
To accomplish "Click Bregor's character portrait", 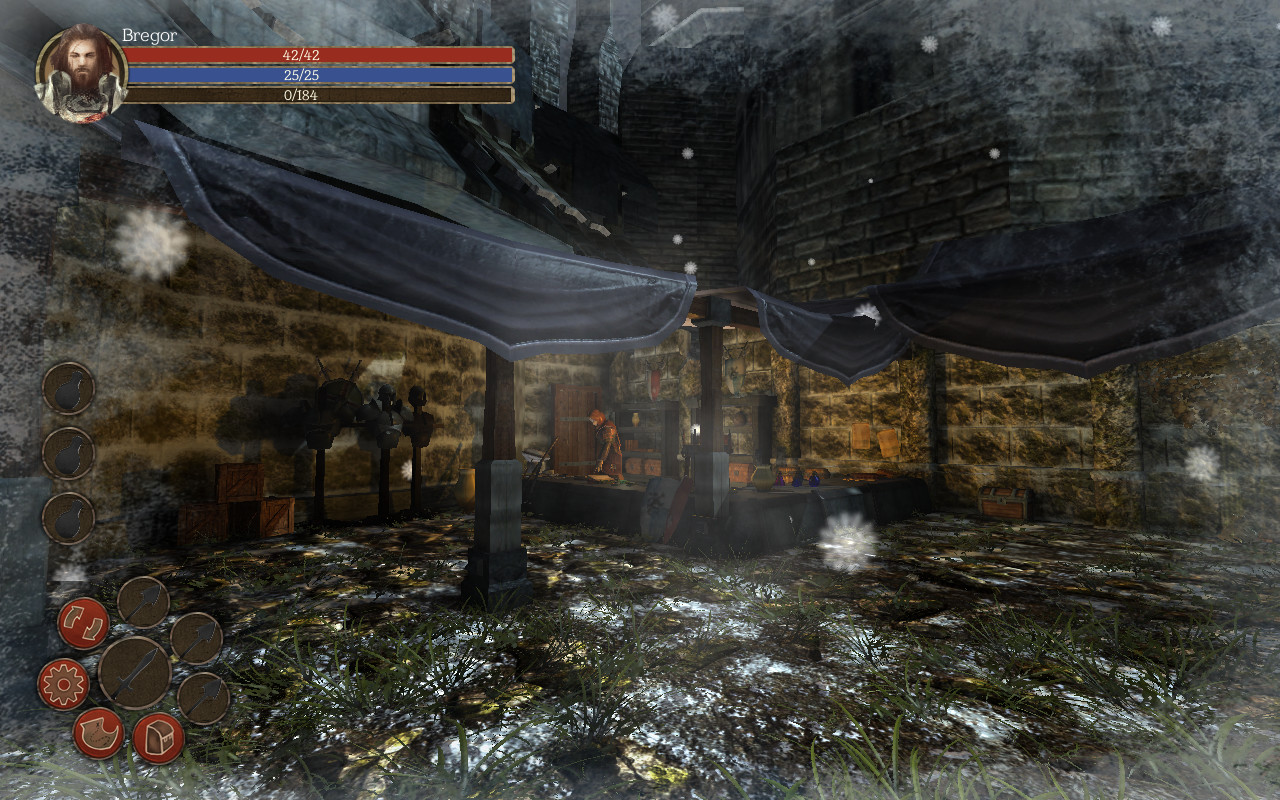I will [x=81, y=73].
